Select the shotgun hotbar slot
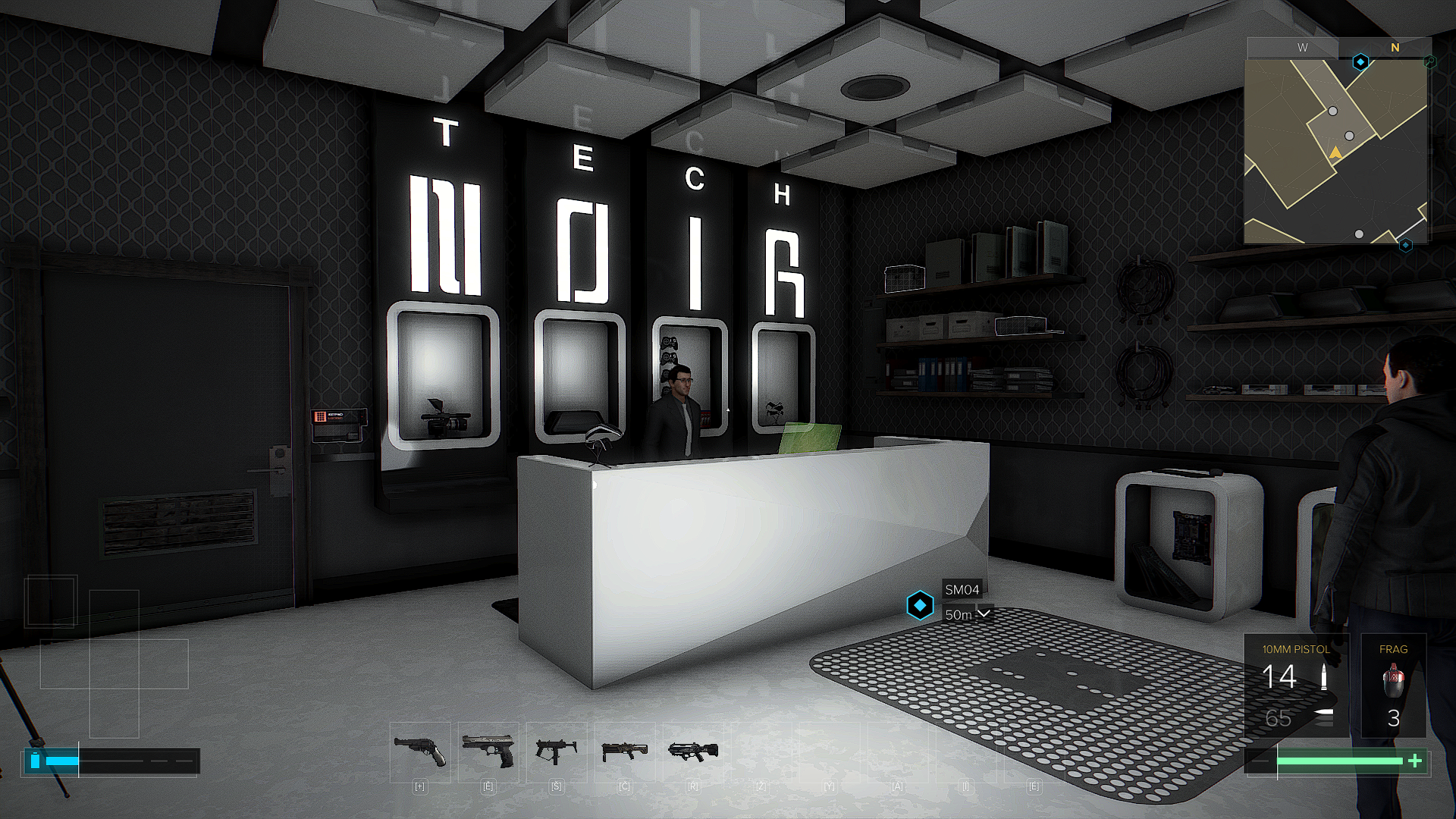The image size is (1456, 819). pyautogui.click(x=625, y=752)
